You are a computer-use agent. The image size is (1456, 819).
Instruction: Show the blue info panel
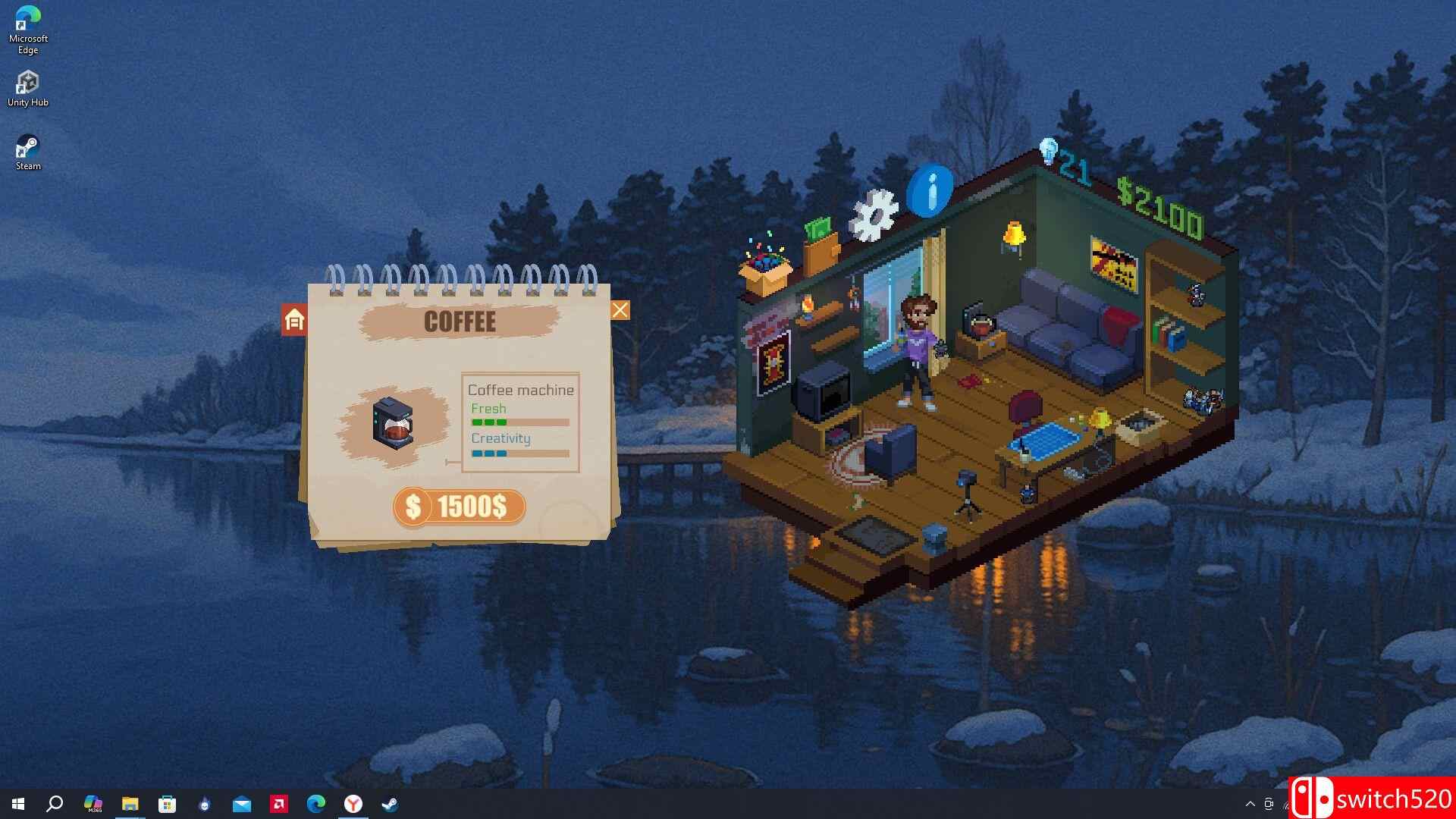click(x=930, y=190)
